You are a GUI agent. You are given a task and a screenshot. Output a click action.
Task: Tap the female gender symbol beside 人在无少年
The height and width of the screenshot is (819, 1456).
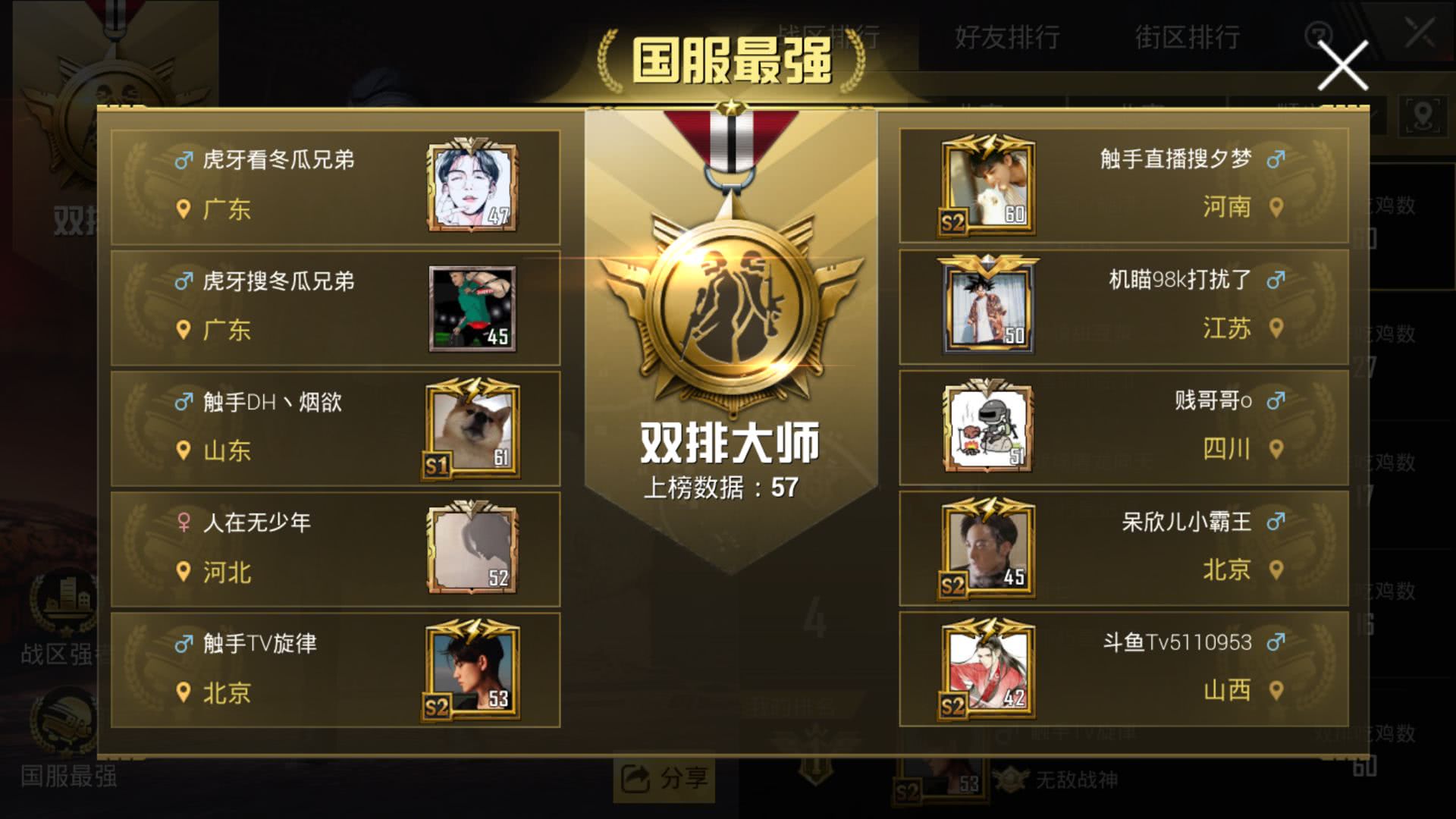(182, 522)
